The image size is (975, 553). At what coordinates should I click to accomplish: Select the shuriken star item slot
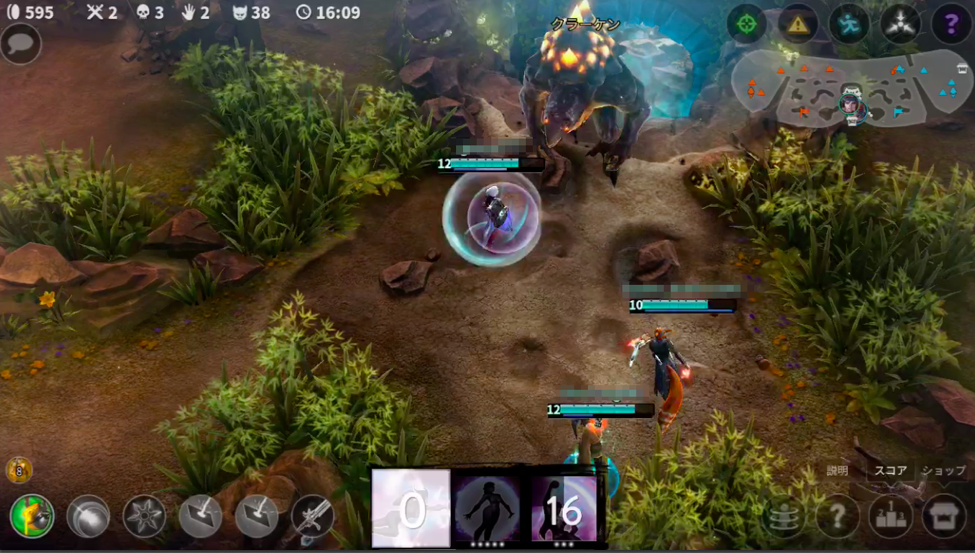(144, 517)
